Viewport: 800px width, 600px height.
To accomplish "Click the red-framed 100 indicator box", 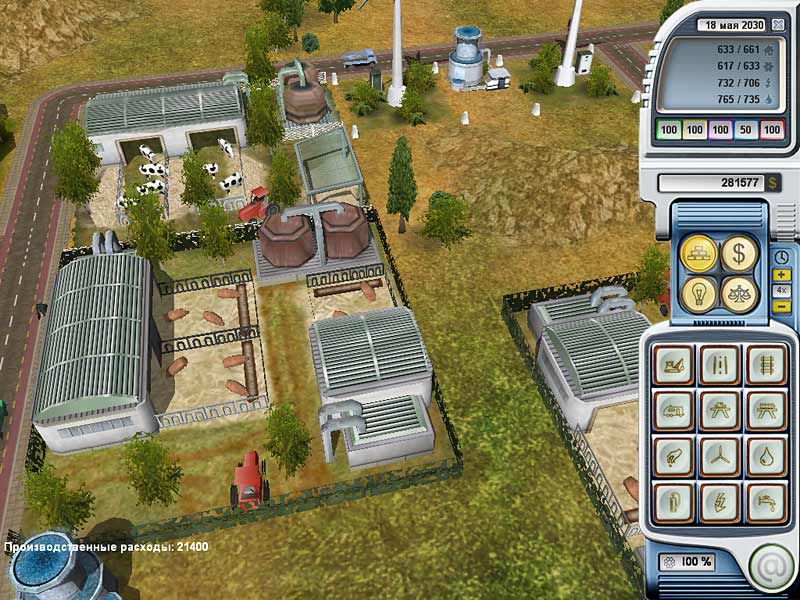I will click(772, 130).
